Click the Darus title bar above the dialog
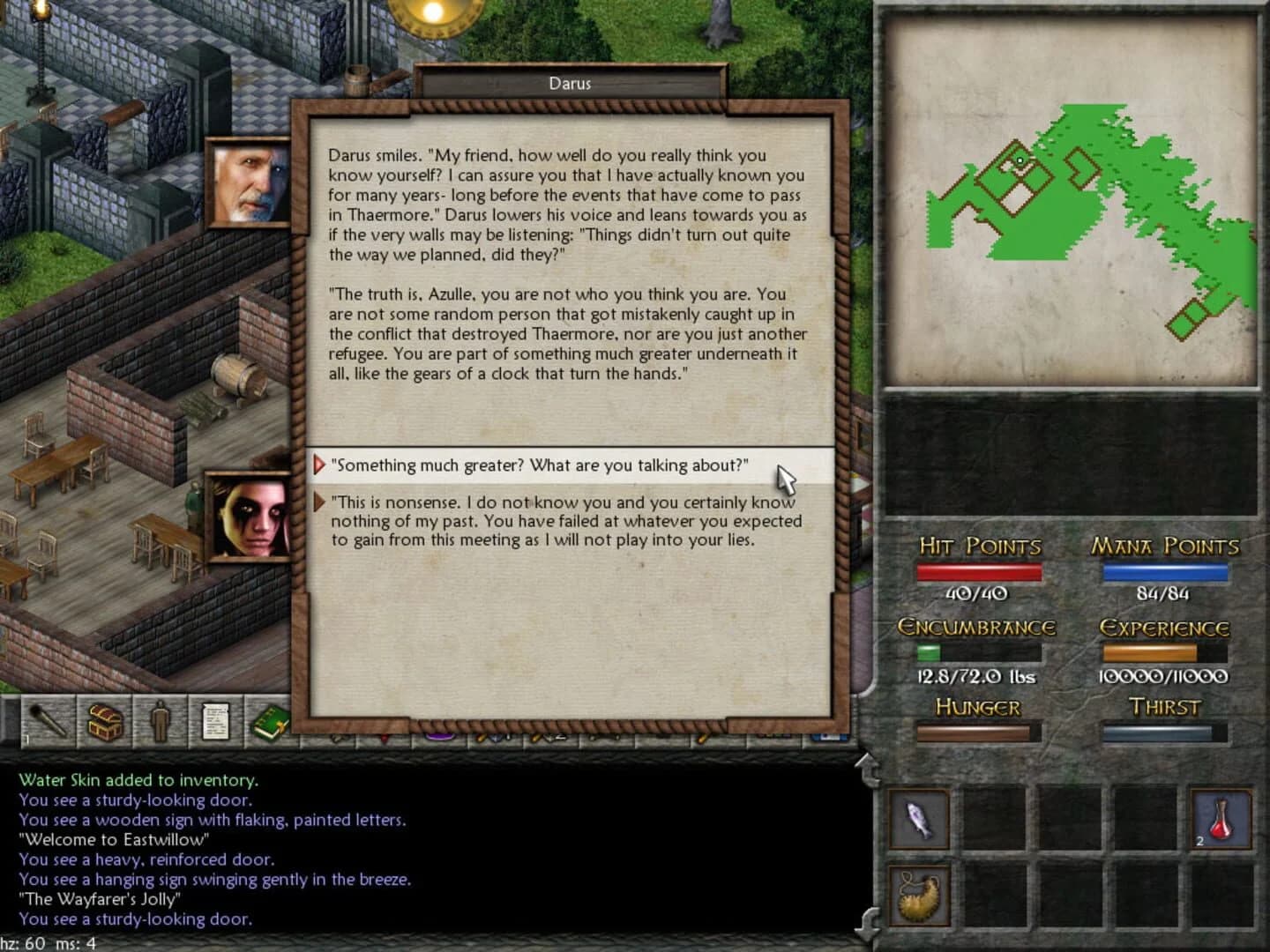 click(569, 83)
